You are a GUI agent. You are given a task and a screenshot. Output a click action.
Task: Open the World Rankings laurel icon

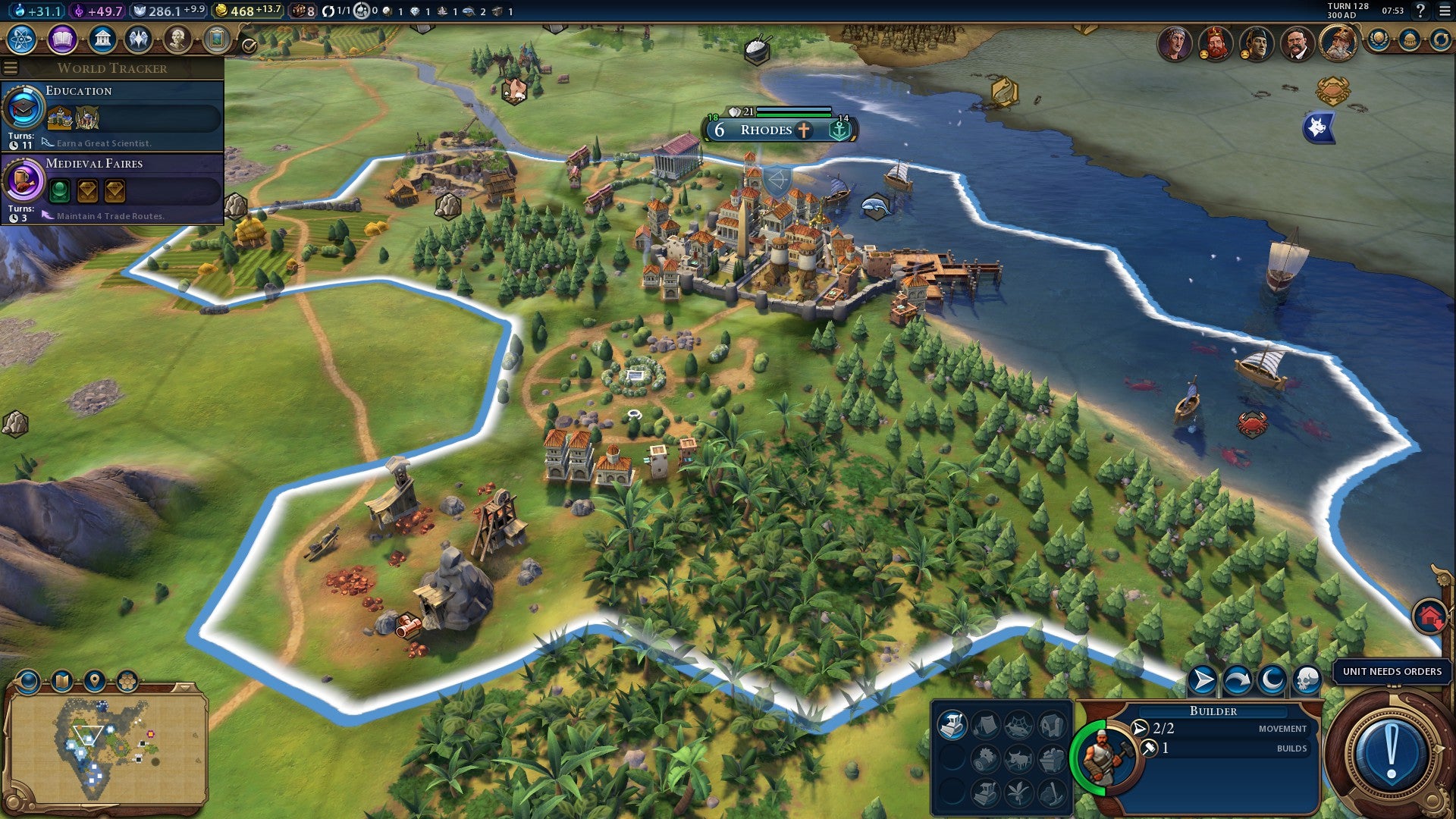(x=1379, y=38)
